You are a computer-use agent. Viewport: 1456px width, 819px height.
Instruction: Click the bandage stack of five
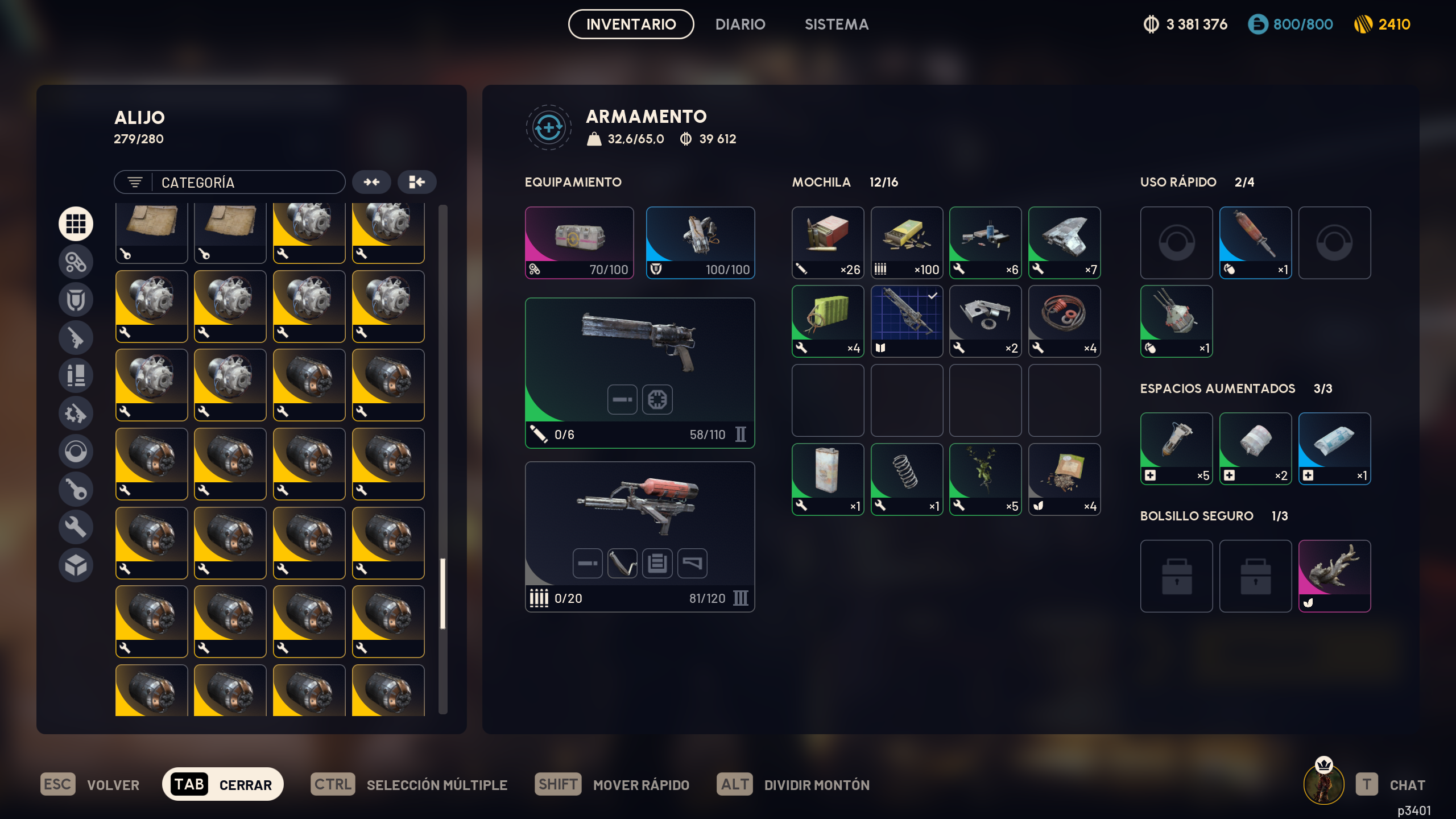[1176, 449]
